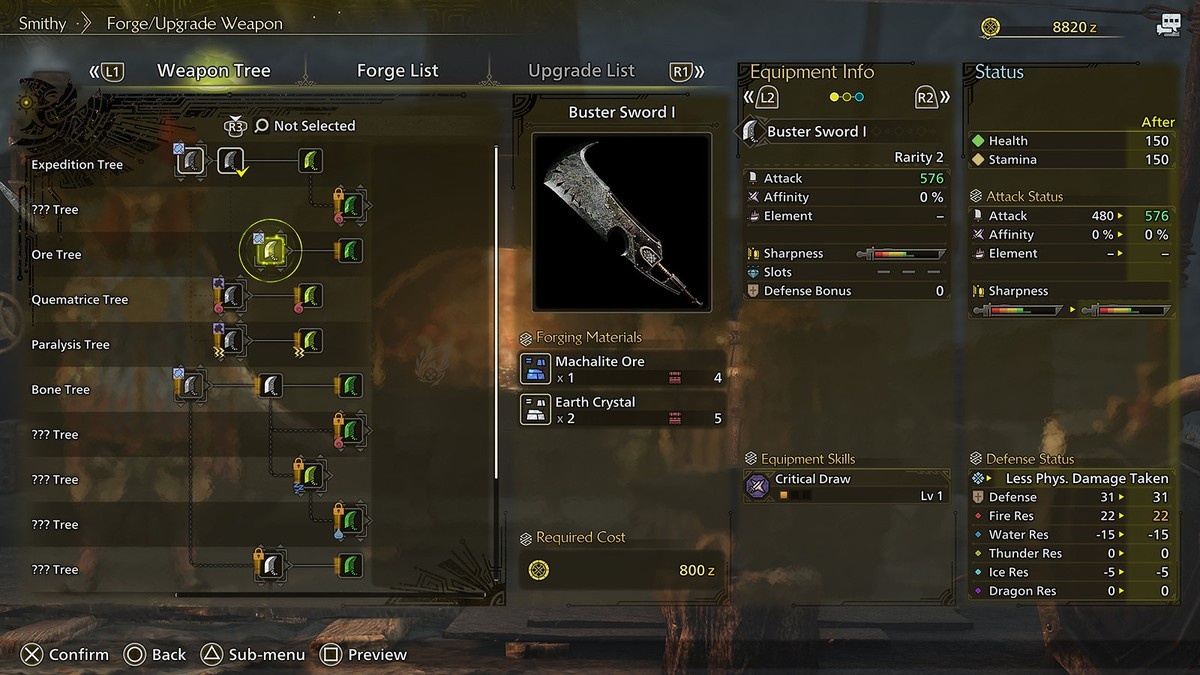Screen dimensions: 1200x675
Task: Open the Forge List tab
Action: coord(397,71)
